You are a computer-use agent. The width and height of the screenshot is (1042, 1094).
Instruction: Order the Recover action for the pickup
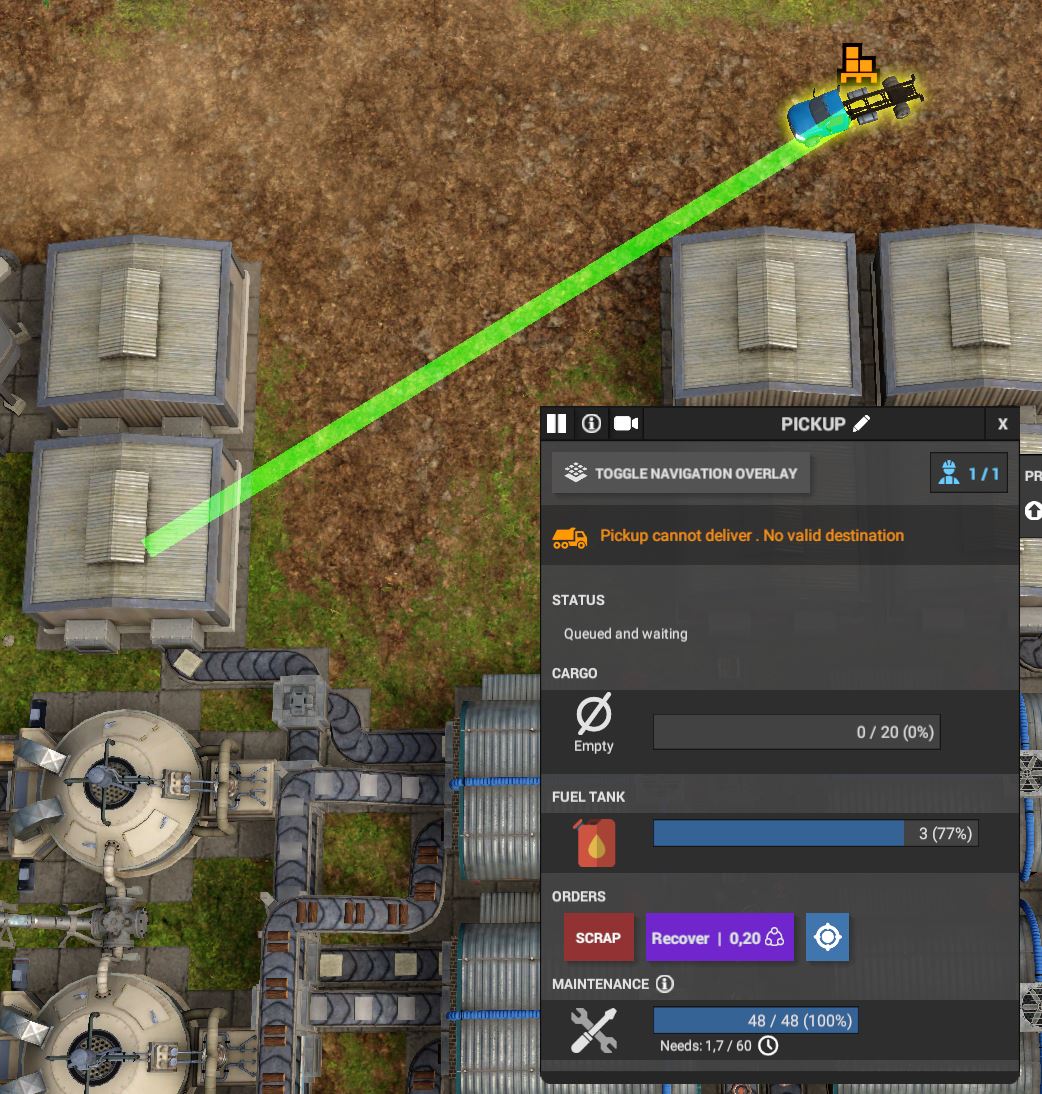click(x=719, y=938)
